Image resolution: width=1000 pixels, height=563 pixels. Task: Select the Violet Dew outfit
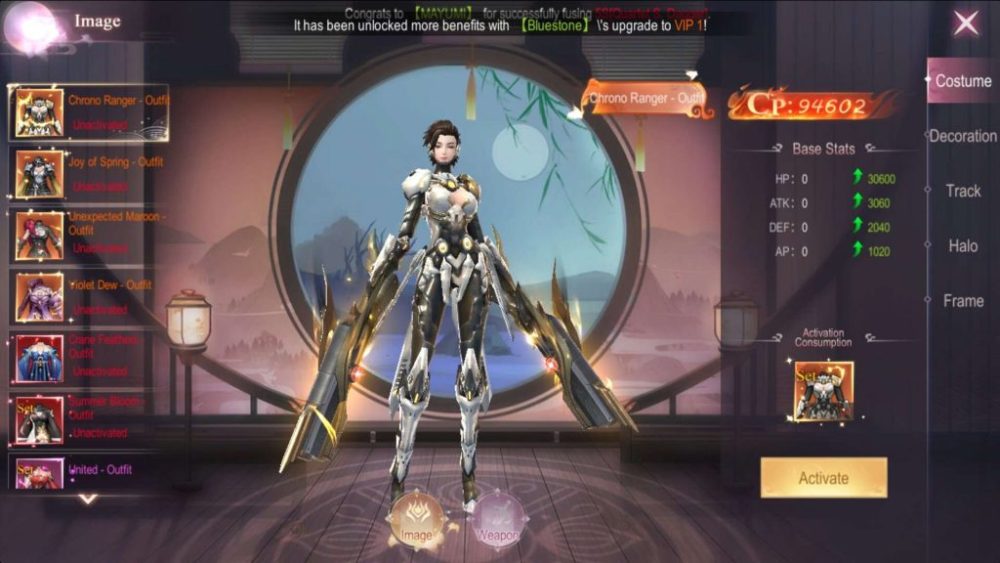[88, 297]
